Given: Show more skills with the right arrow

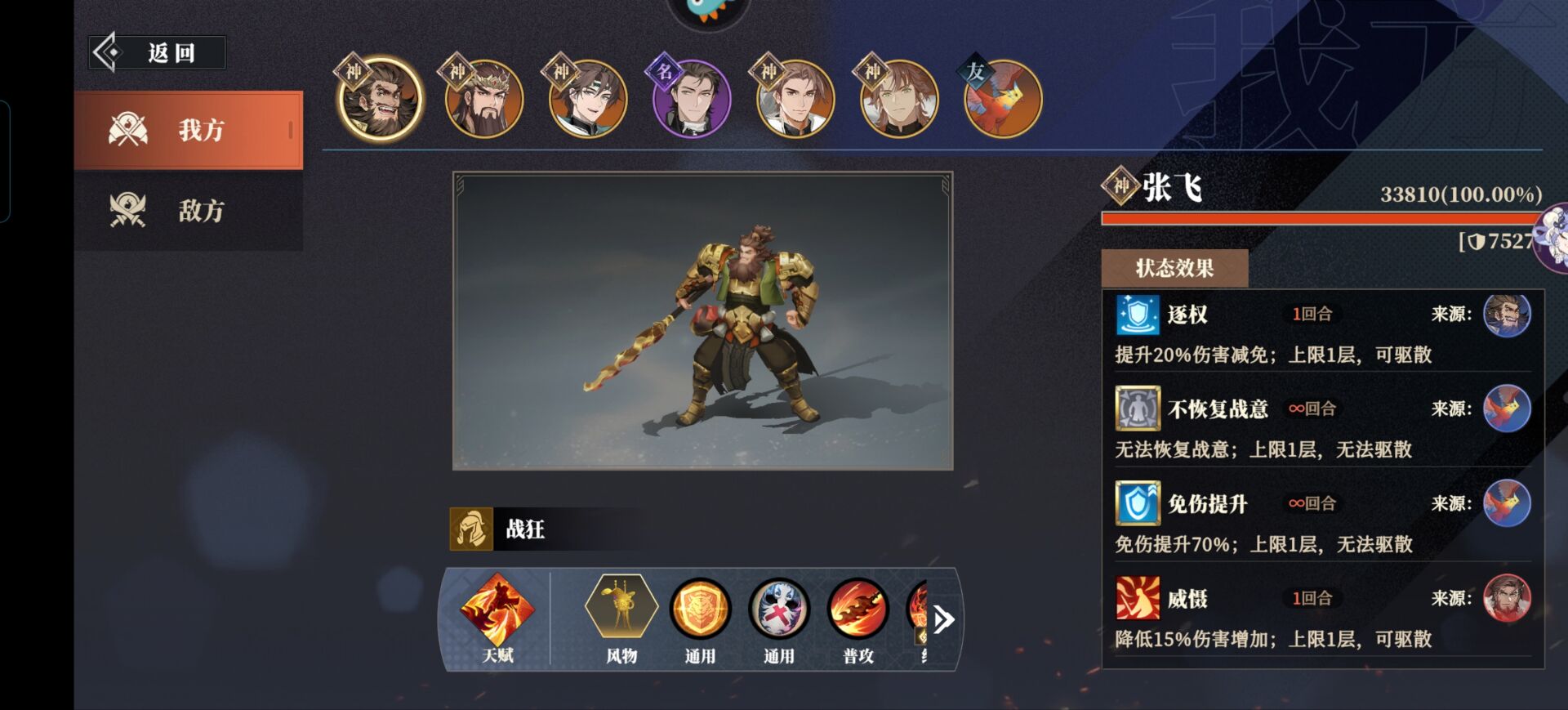Looking at the screenshot, I should tap(943, 619).
